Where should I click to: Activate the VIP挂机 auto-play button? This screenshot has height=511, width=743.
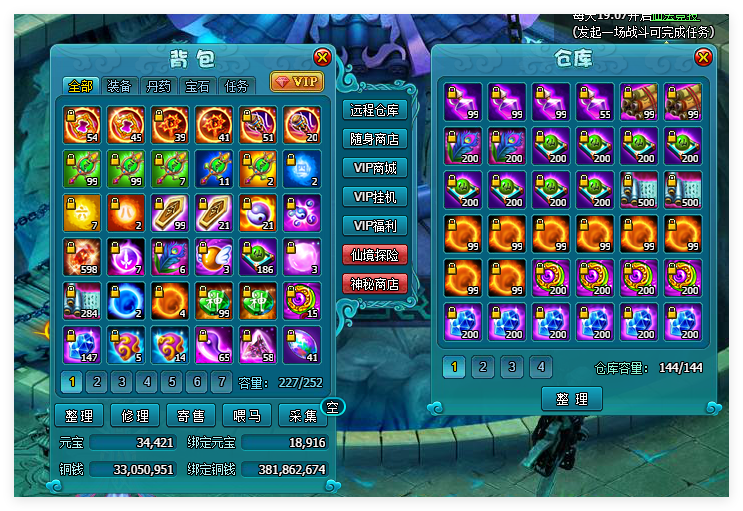coord(375,197)
